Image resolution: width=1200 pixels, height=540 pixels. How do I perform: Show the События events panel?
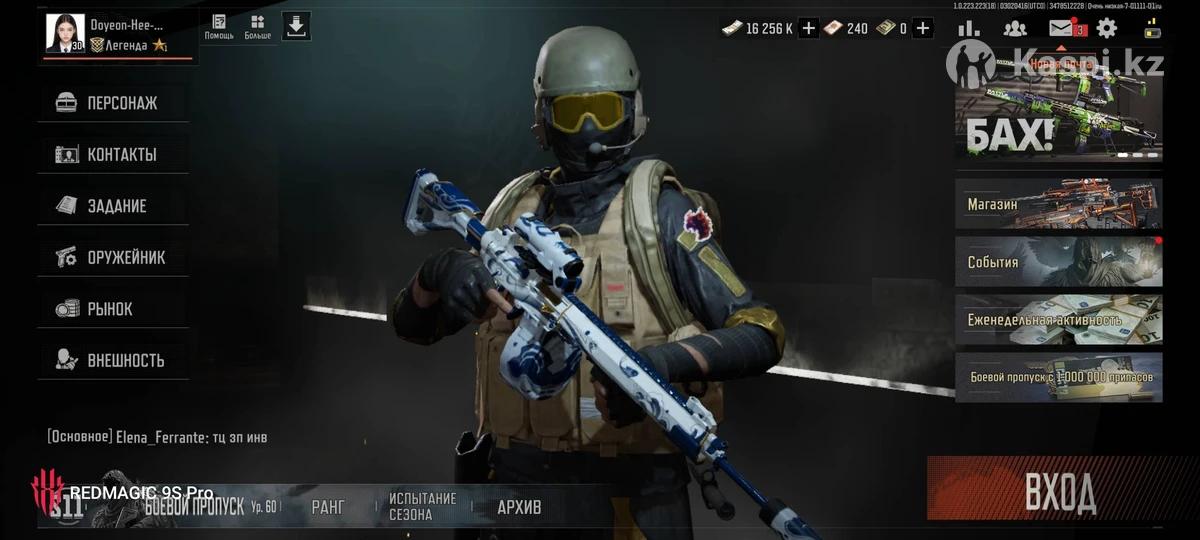coord(1058,262)
